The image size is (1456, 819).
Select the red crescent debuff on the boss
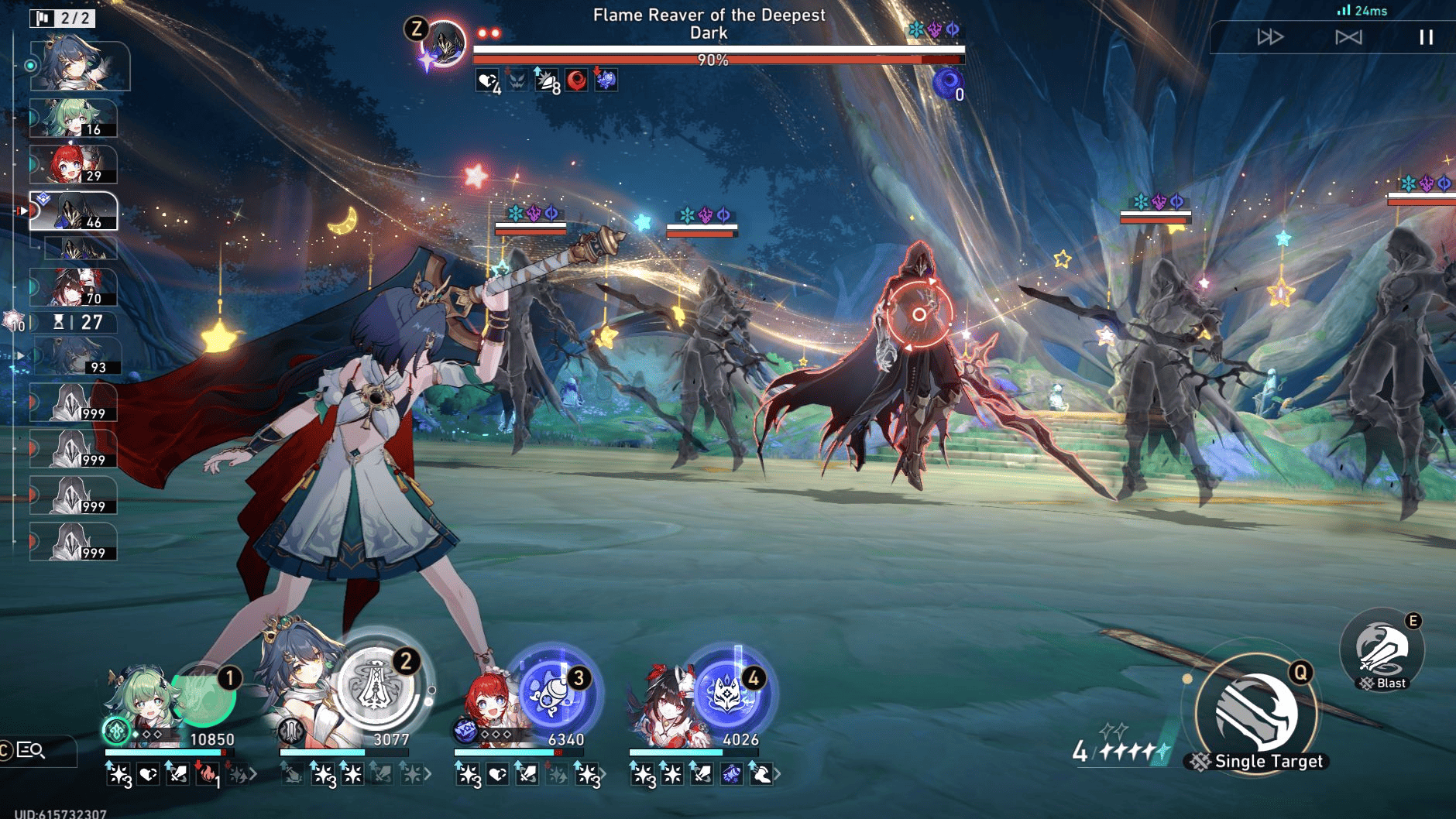(x=577, y=81)
